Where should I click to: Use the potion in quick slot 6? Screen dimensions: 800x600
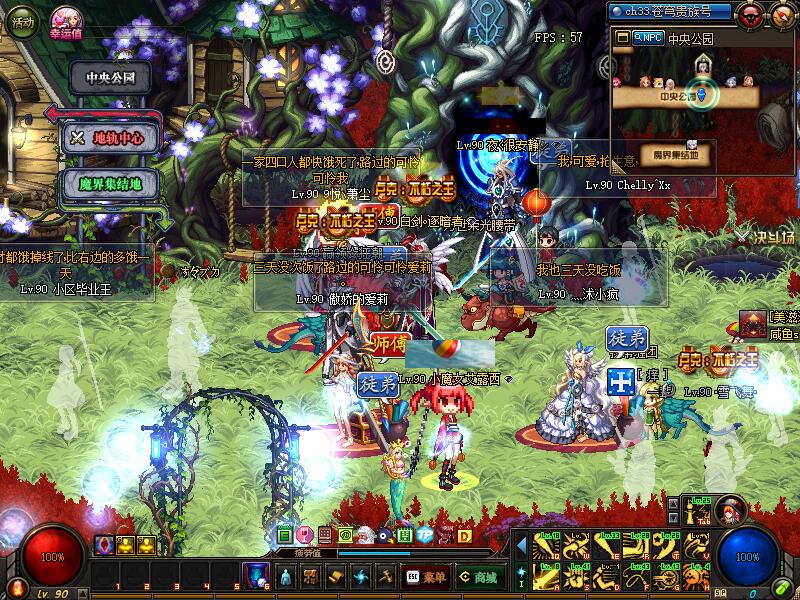pyautogui.click(x=255, y=576)
